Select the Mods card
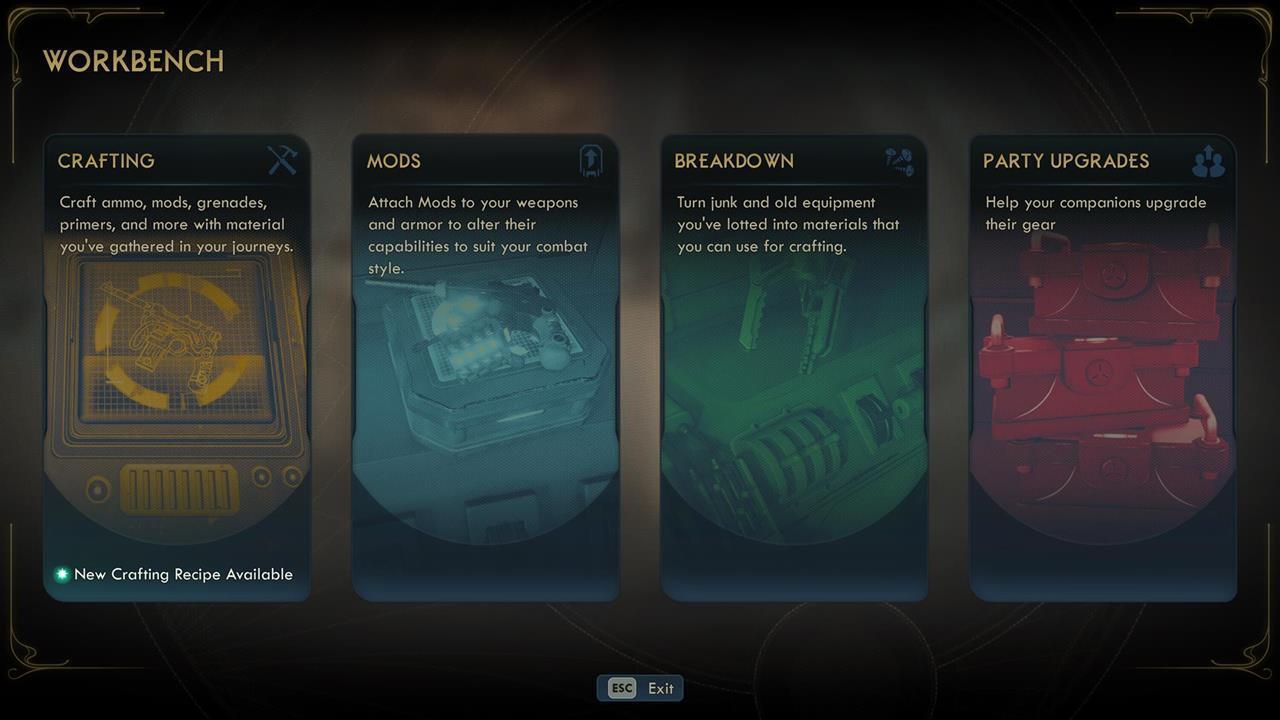Image resolution: width=1280 pixels, height=720 pixels. coord(485,368)
